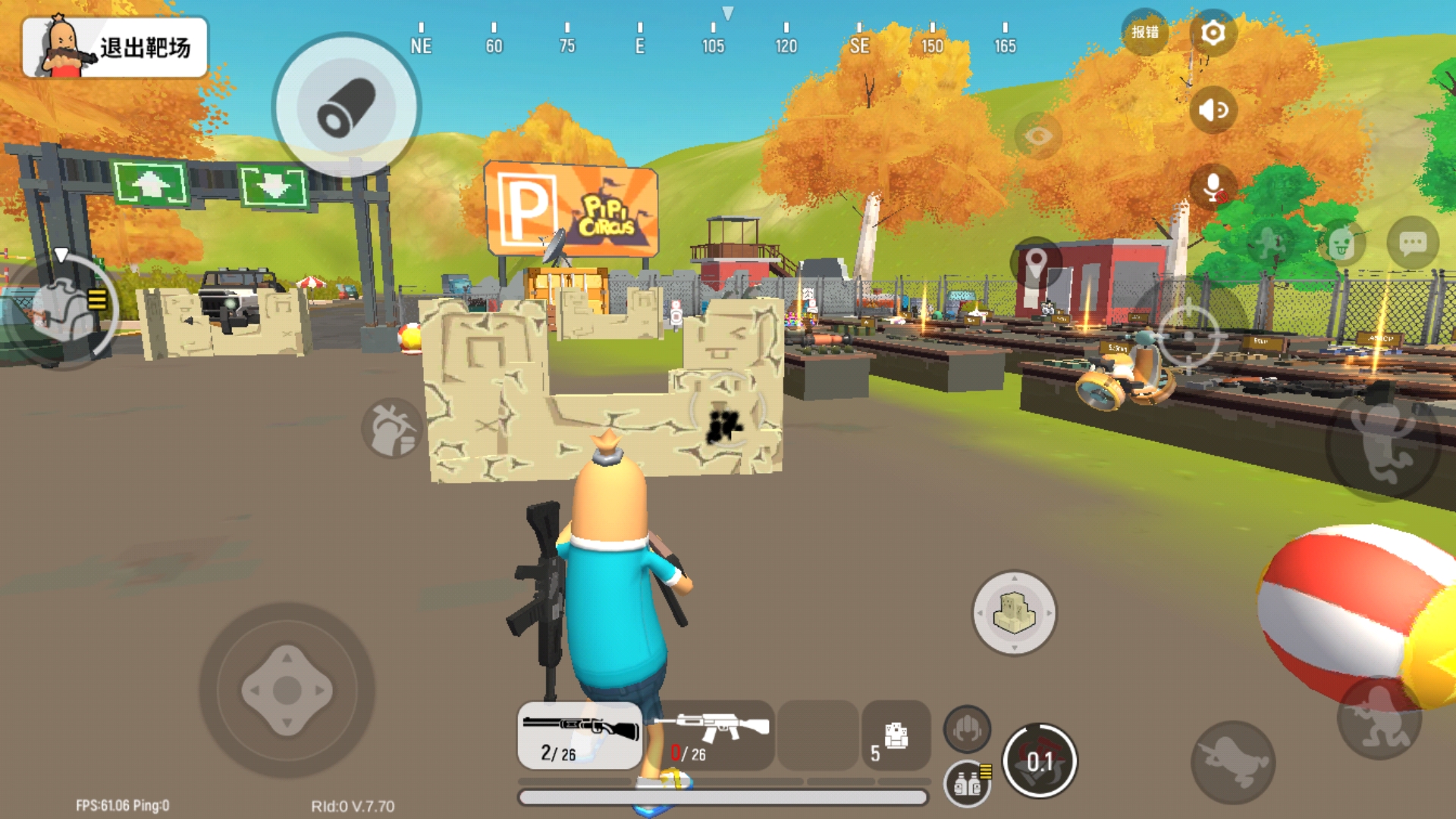Tap the 退出靶场 exit range button
This screenshot has width=1456, height=819.
click(x=115, y=48)
